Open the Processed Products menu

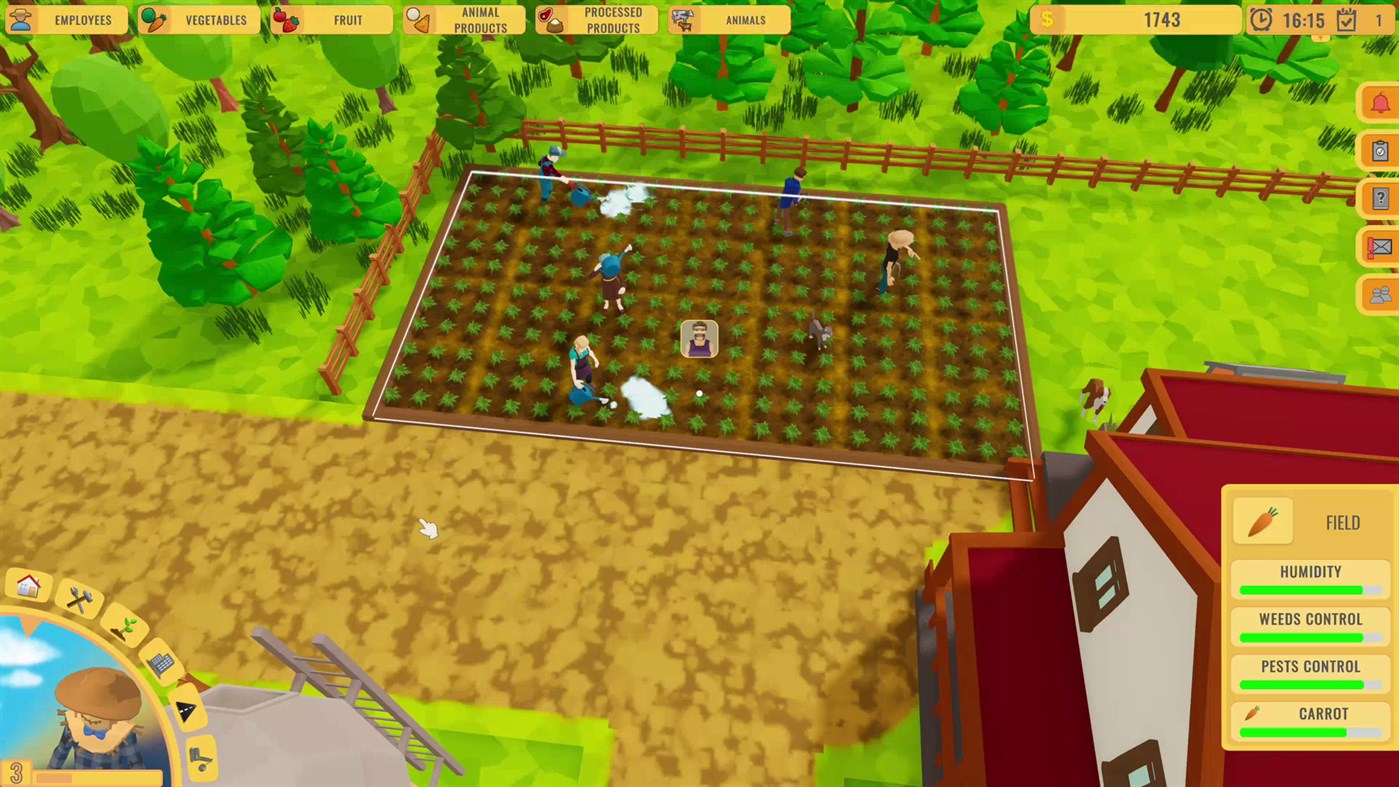pos(597,20)
